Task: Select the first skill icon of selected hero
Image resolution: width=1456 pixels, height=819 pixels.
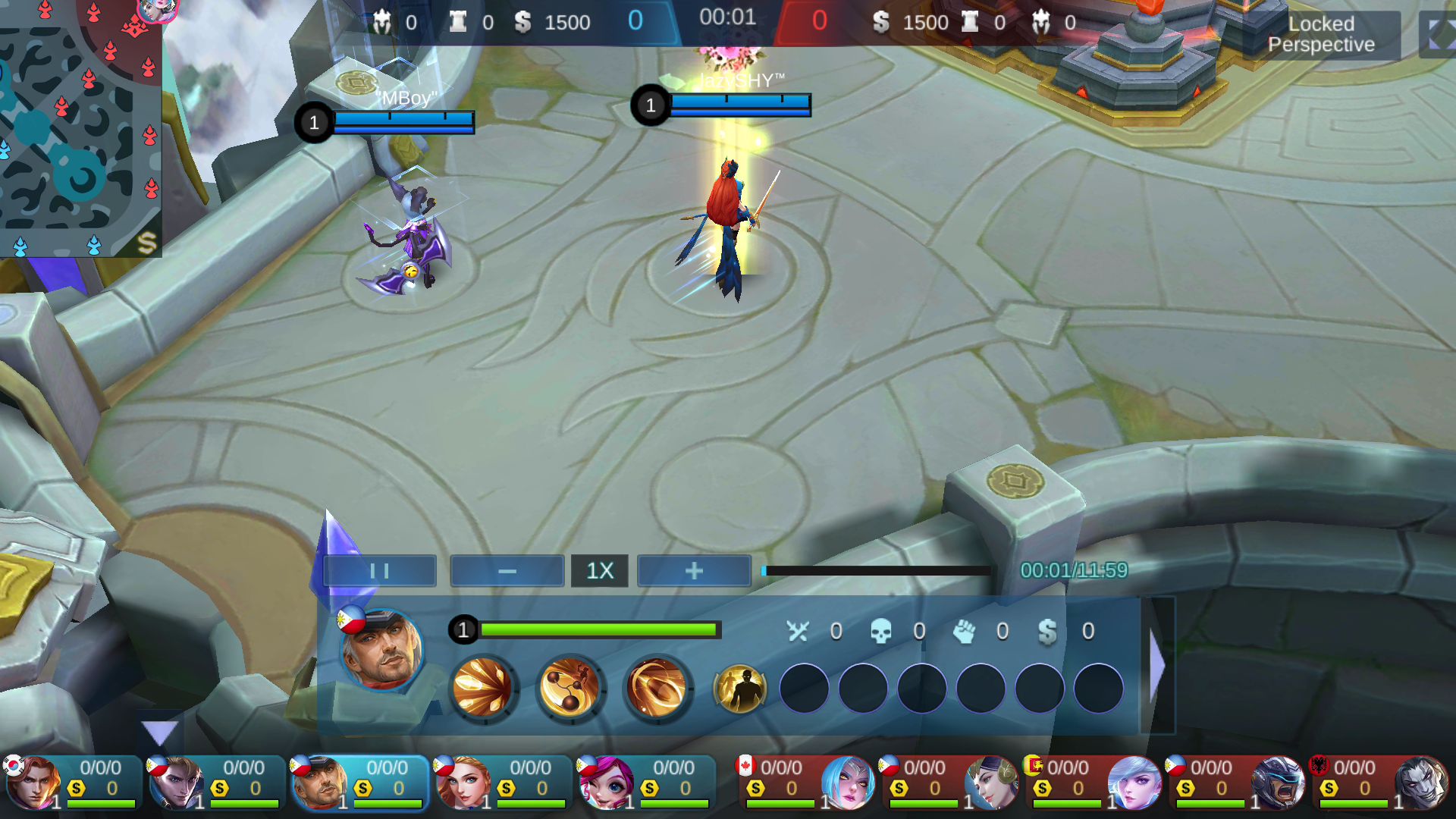Action: [482, 689]
